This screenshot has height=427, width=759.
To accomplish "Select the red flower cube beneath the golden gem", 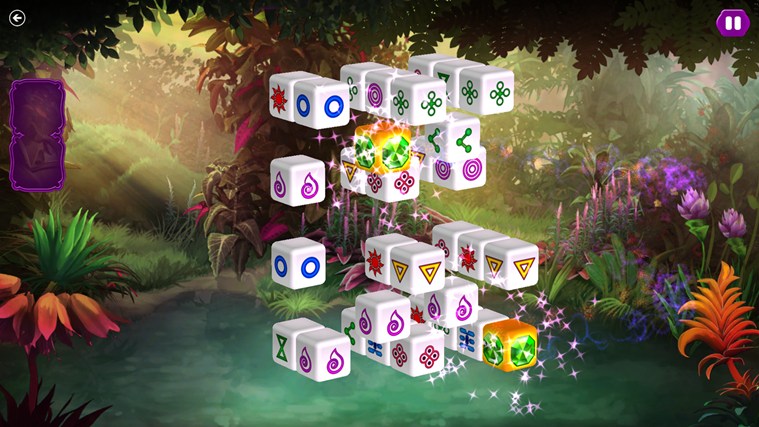I will click(x=403, y=183).
